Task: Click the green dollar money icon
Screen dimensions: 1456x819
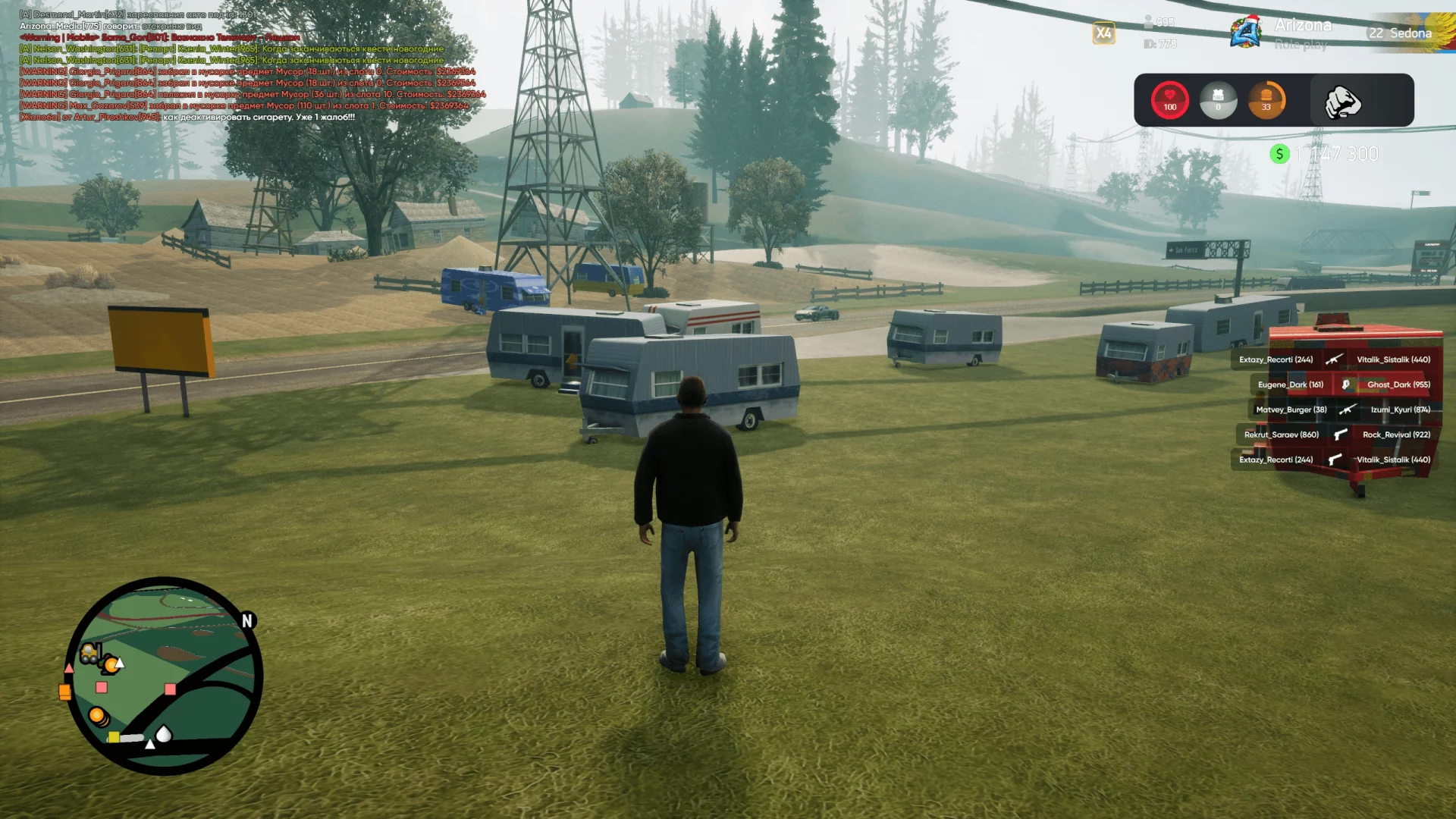Action: click(1279, 154)
